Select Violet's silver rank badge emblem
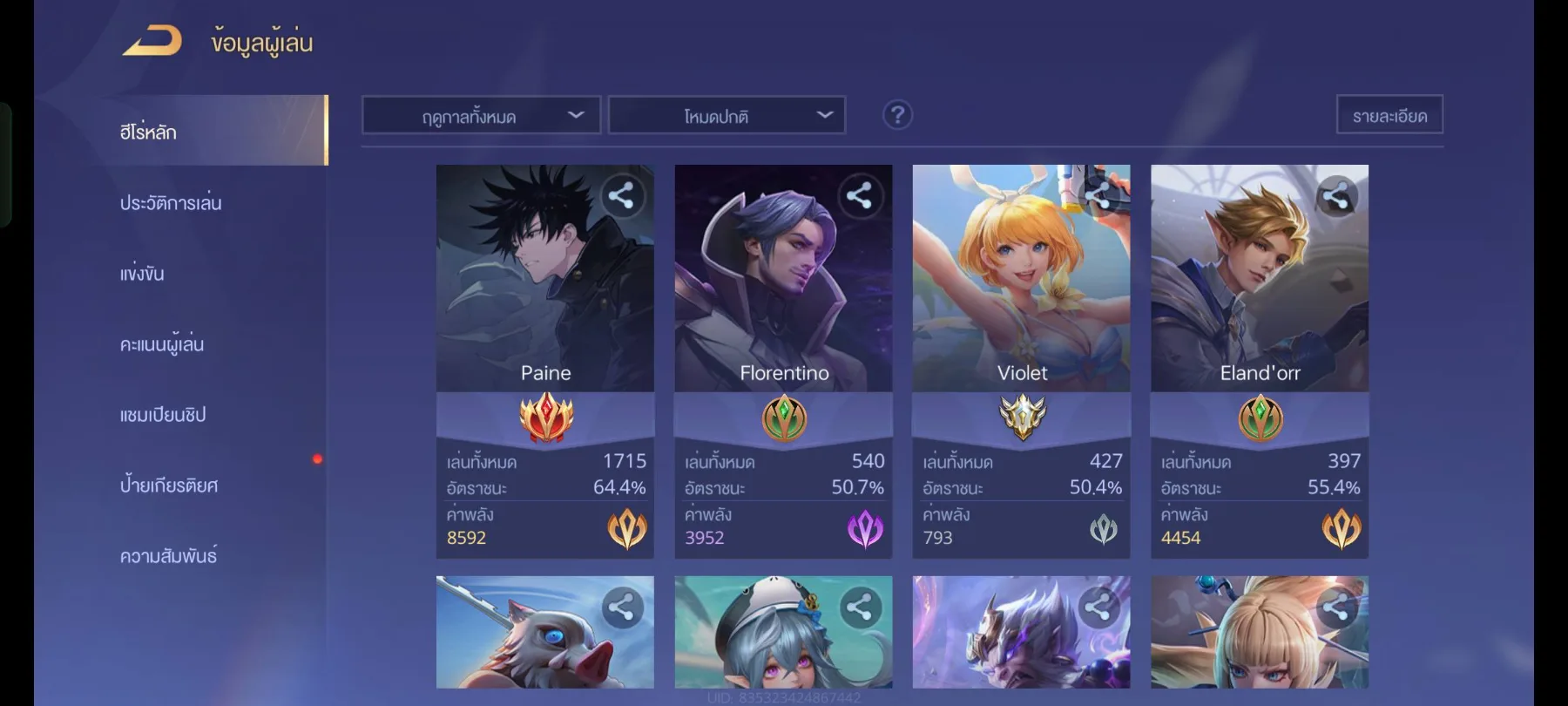Viewport: 1568px width, 706px height. pyautogui.click(x=1021, y=419)
